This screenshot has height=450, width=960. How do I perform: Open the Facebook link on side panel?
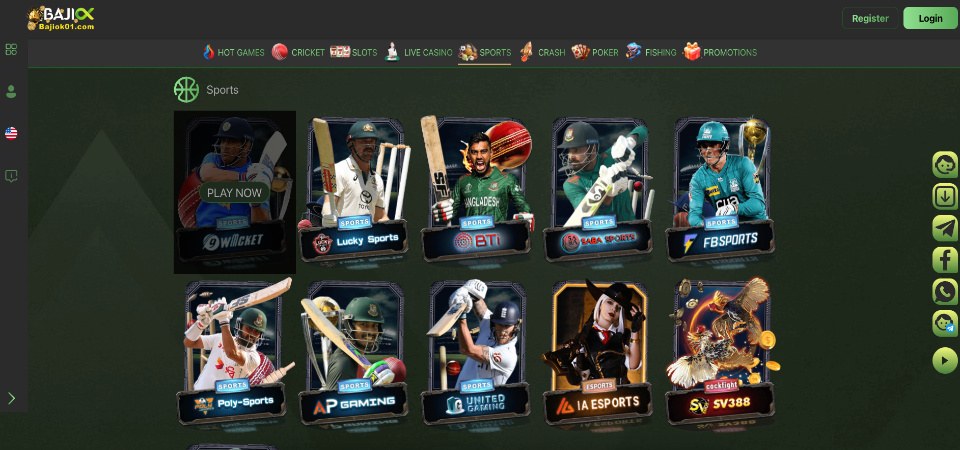[945, 260]
